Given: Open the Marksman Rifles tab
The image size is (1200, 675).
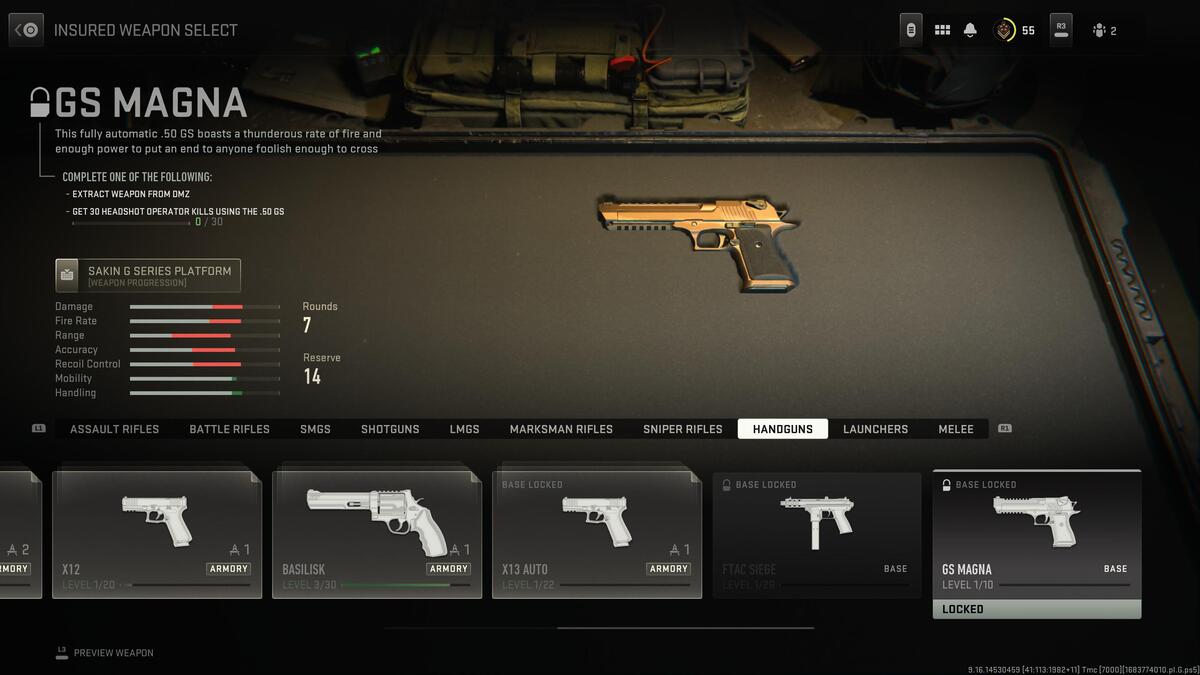Looking at the screenshot, I should [561, 429].
